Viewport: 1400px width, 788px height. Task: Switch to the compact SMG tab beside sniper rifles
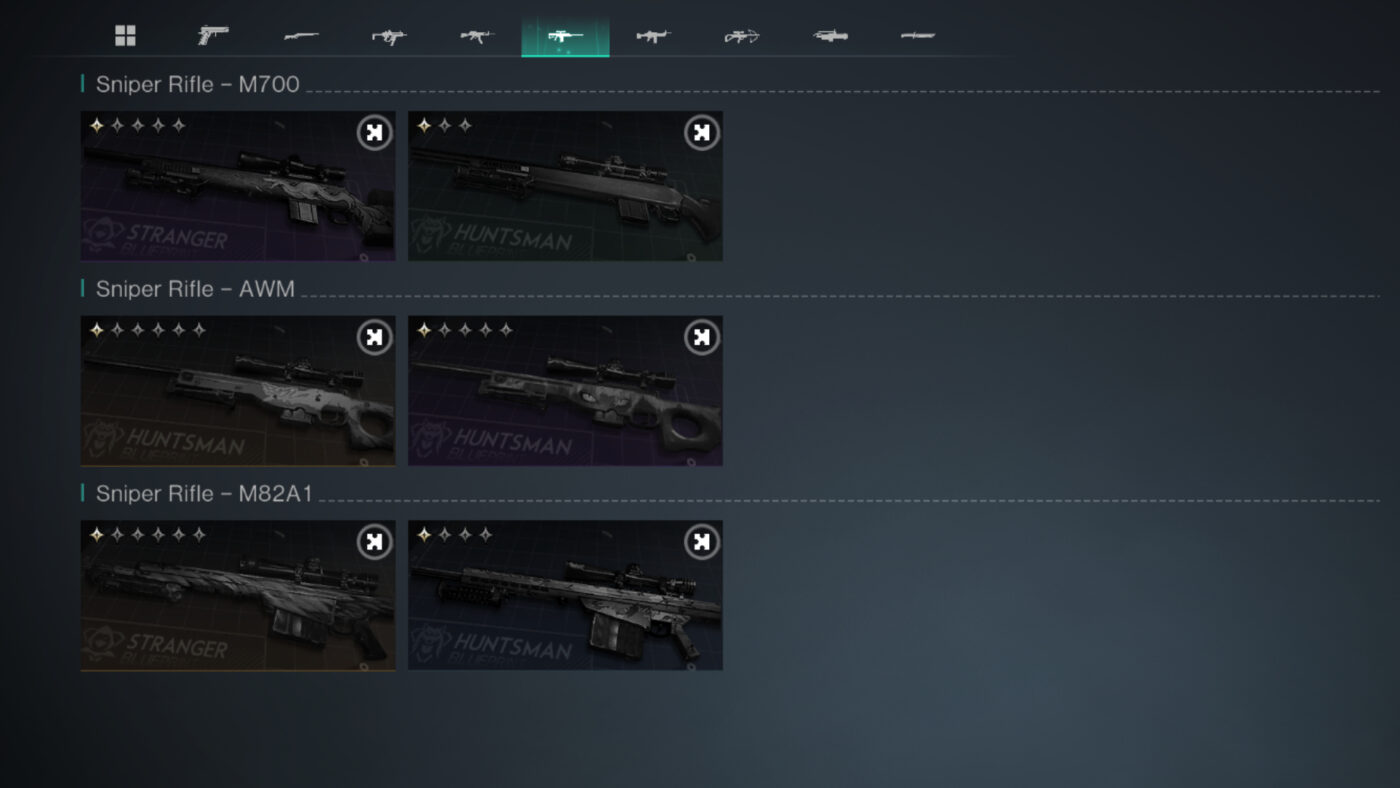[653, 36]
